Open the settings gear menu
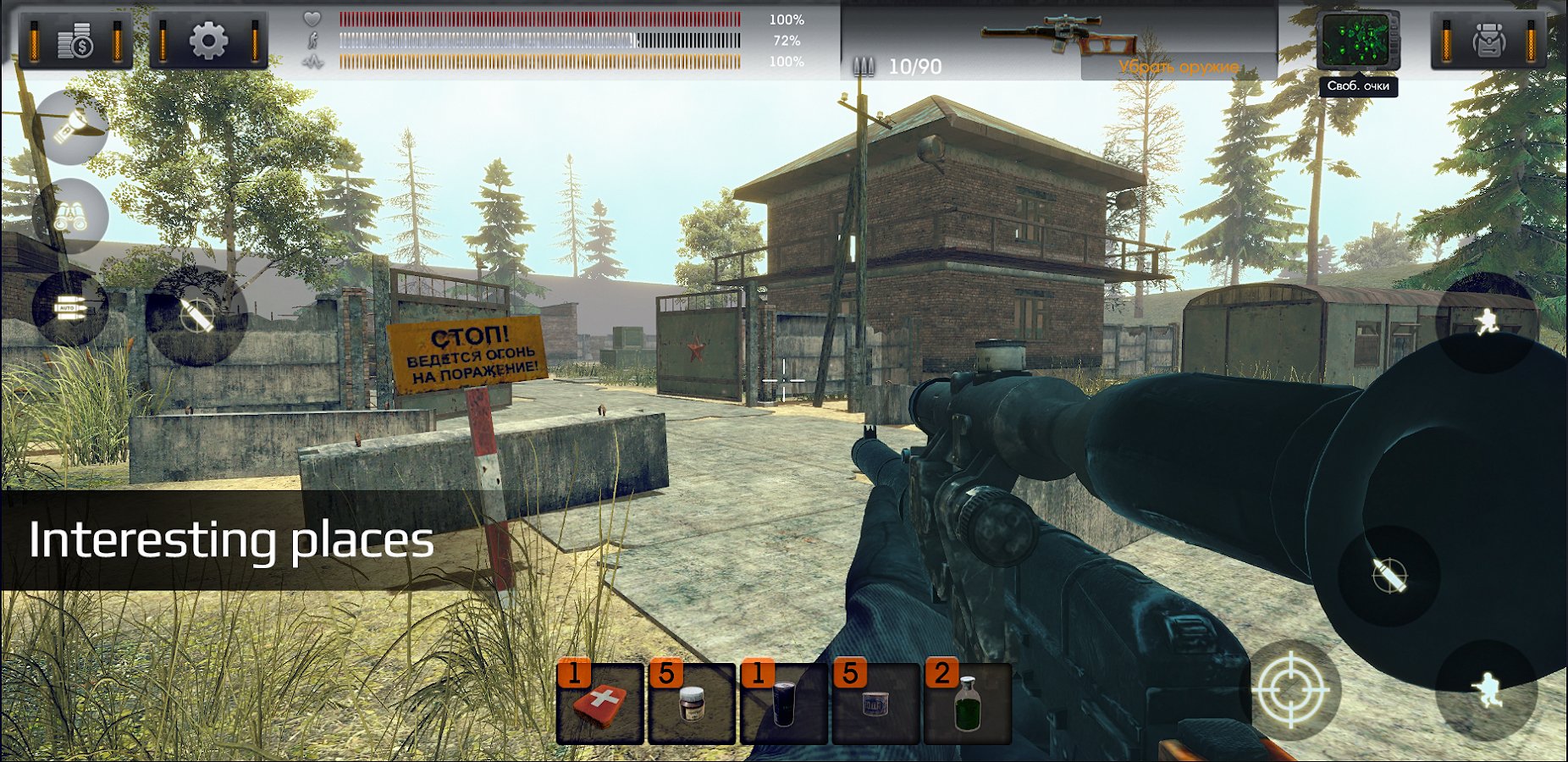The height and width of the screenshot is (762, 1568). pyautogui.click(x=208, y=40)
